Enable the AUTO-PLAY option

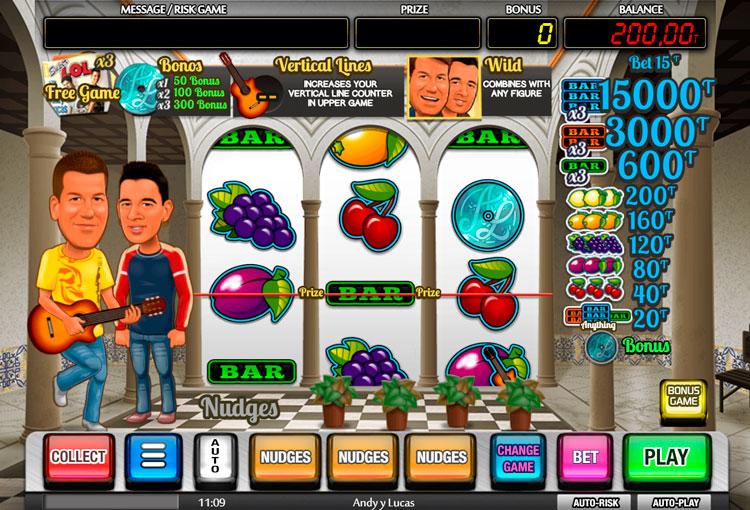tap(676, 502)
